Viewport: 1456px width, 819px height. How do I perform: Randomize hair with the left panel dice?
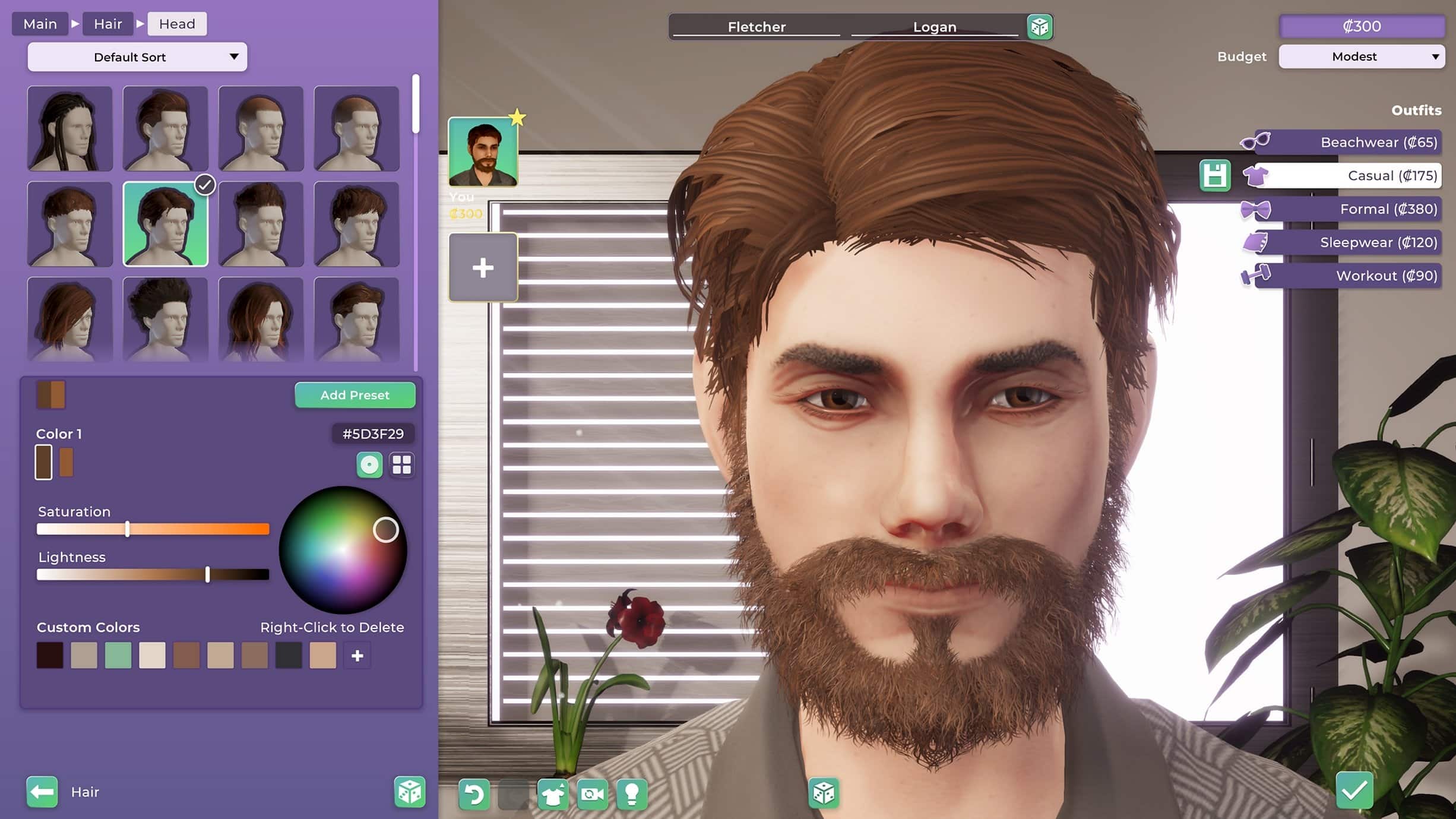[409, 792]
